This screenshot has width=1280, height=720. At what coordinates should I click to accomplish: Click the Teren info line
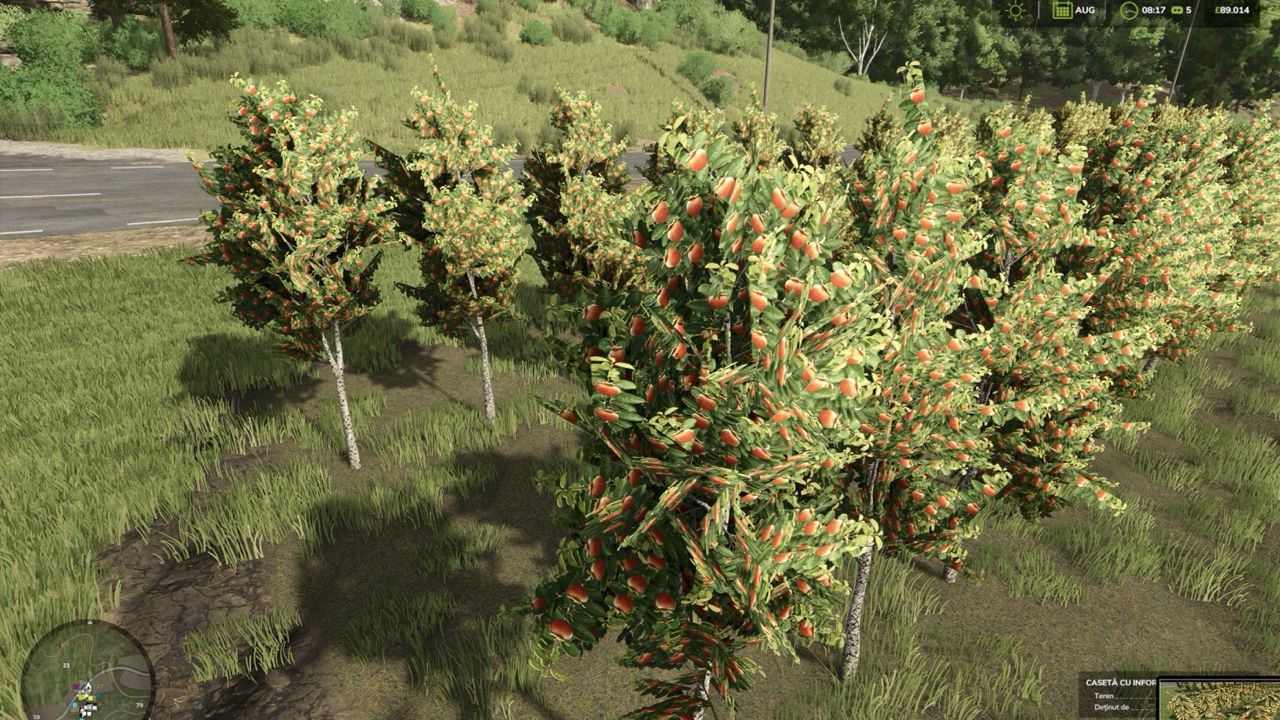coord(1106,697)
